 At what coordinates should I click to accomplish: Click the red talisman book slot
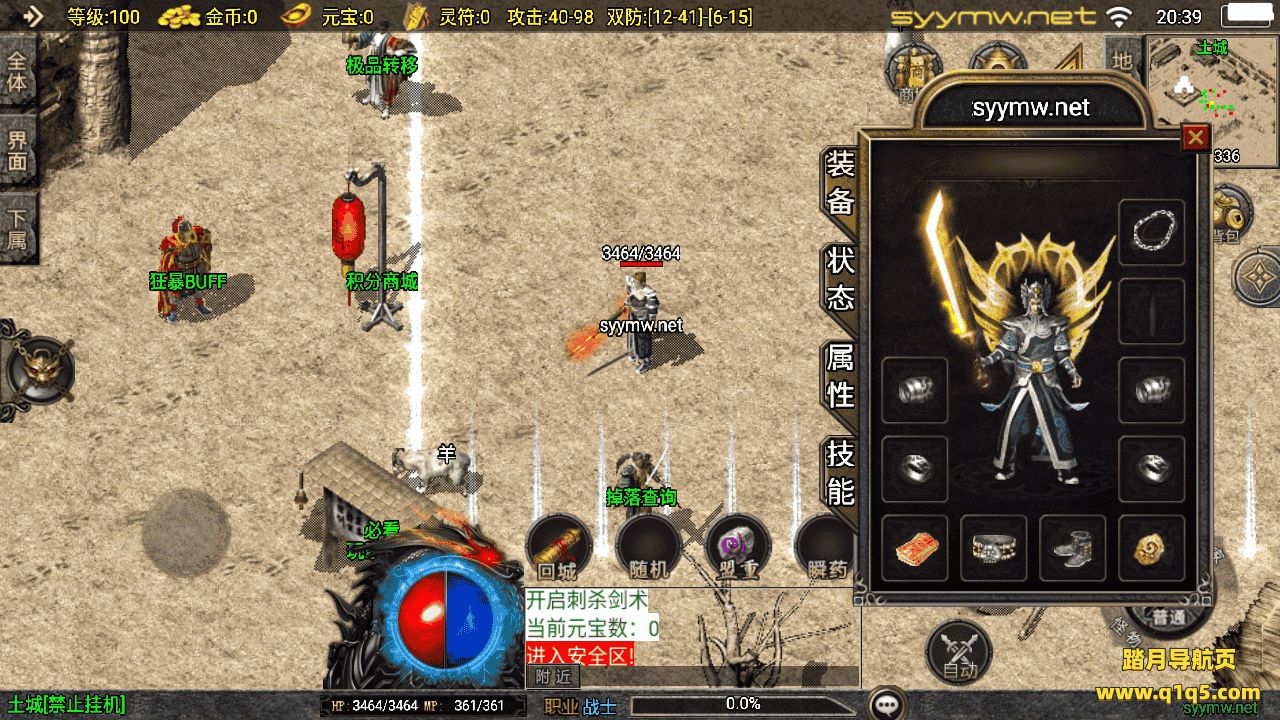tap(915, 549)
